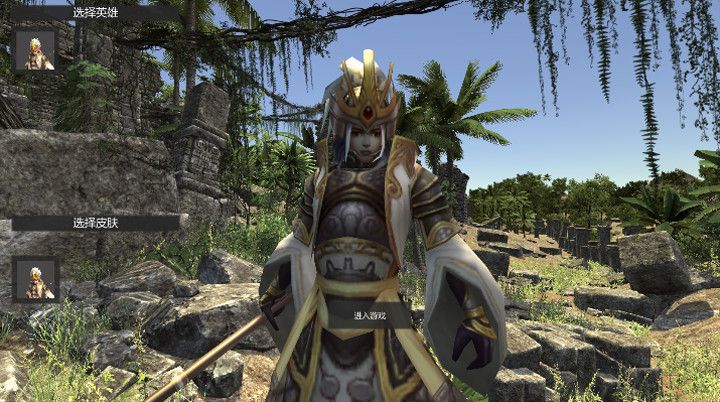720x402 pixels.
Task: Choose the skin thumbnail under 选择皮肤
Action: coord(35,279)
